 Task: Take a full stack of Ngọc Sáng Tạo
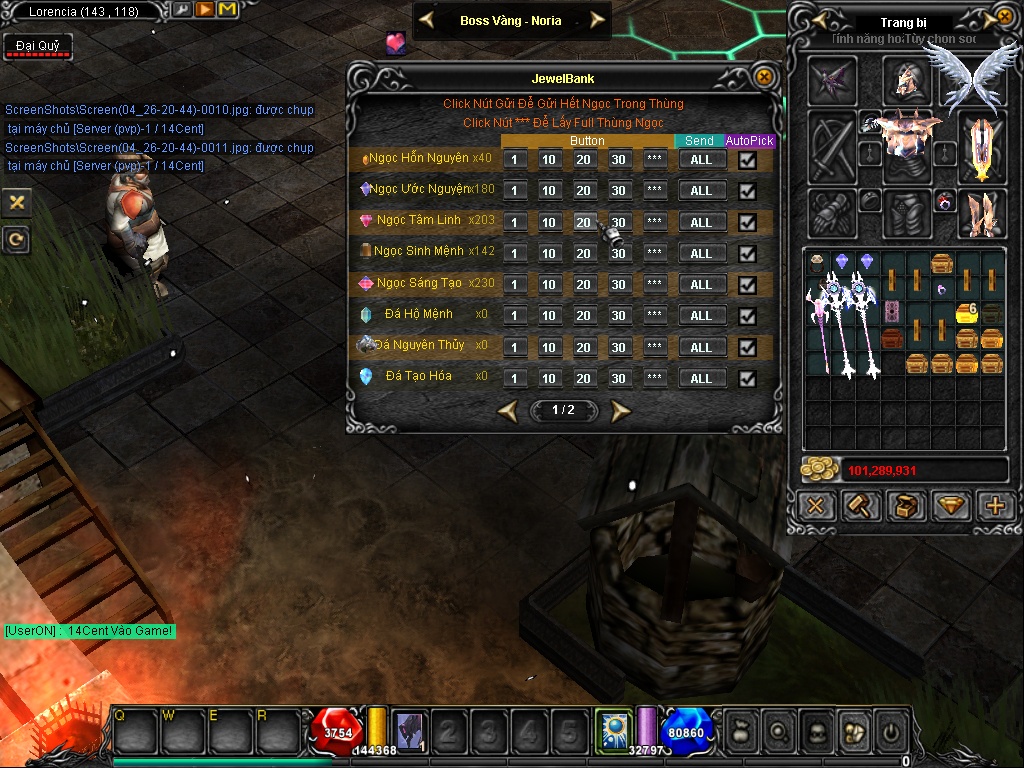(x=655, y=284)
